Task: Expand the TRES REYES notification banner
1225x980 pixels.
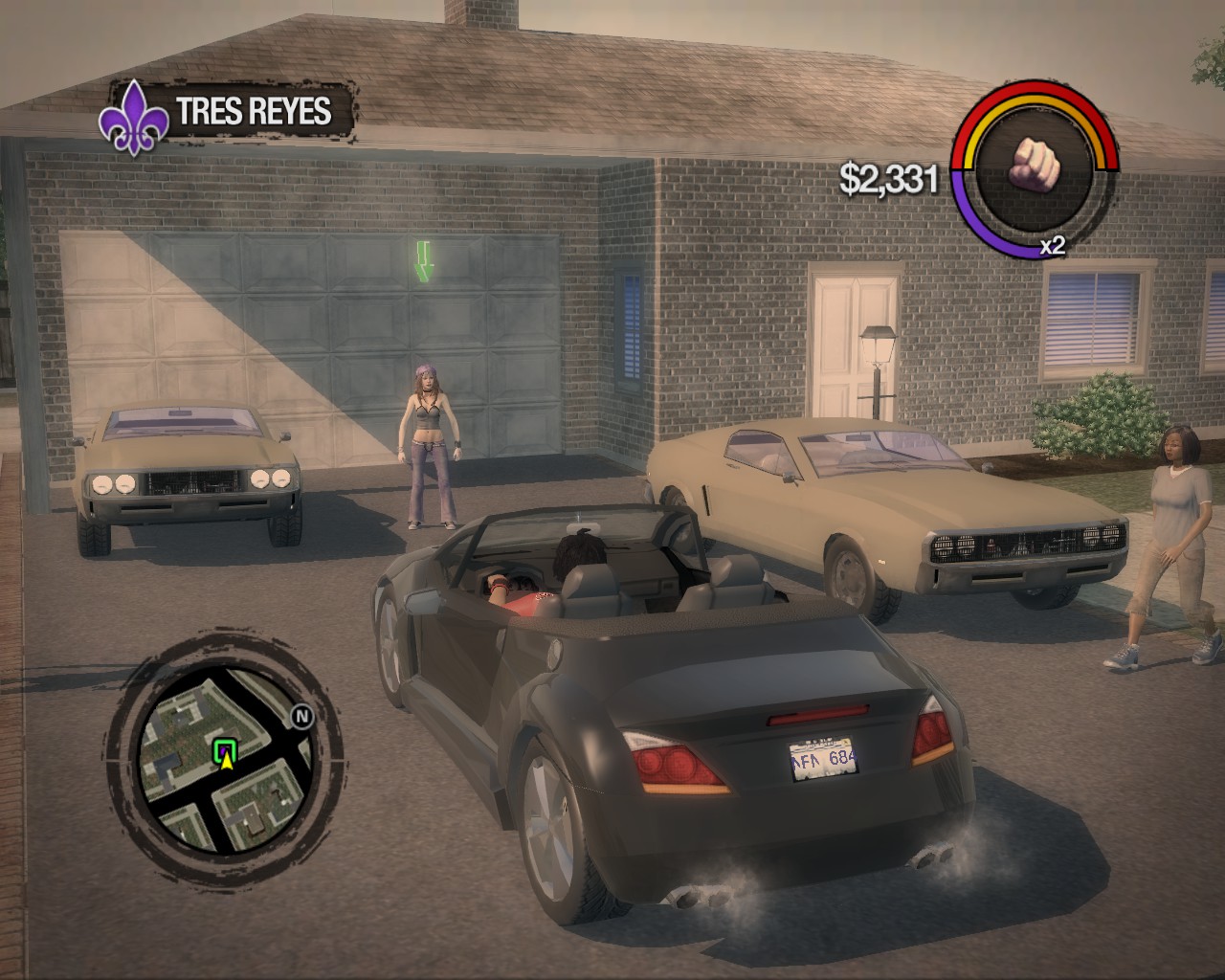Action: pyautogui.click(x=252, y=113)
